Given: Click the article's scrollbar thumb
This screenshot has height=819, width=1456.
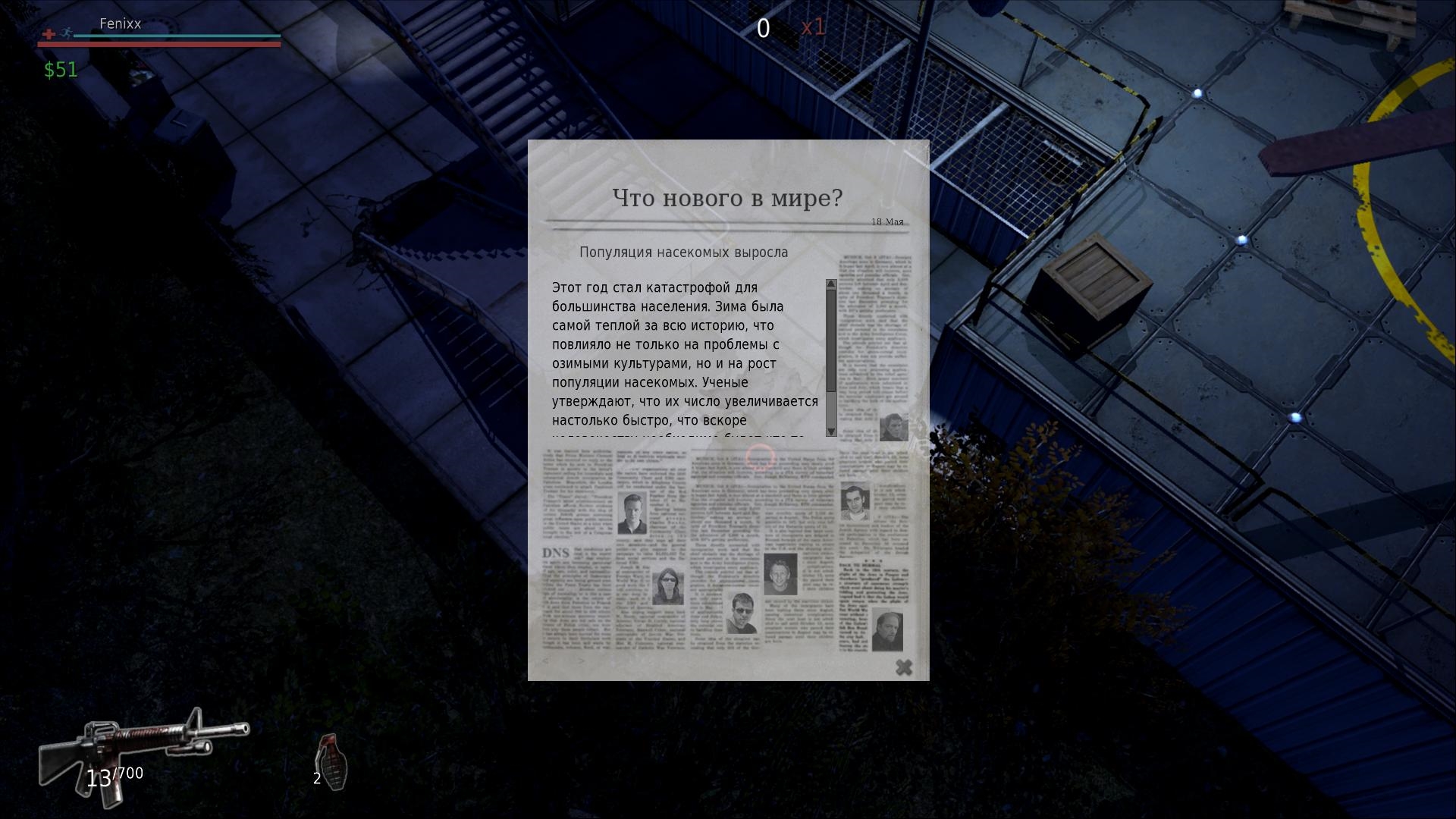Looking at the screenshot, I should (831, 340).
